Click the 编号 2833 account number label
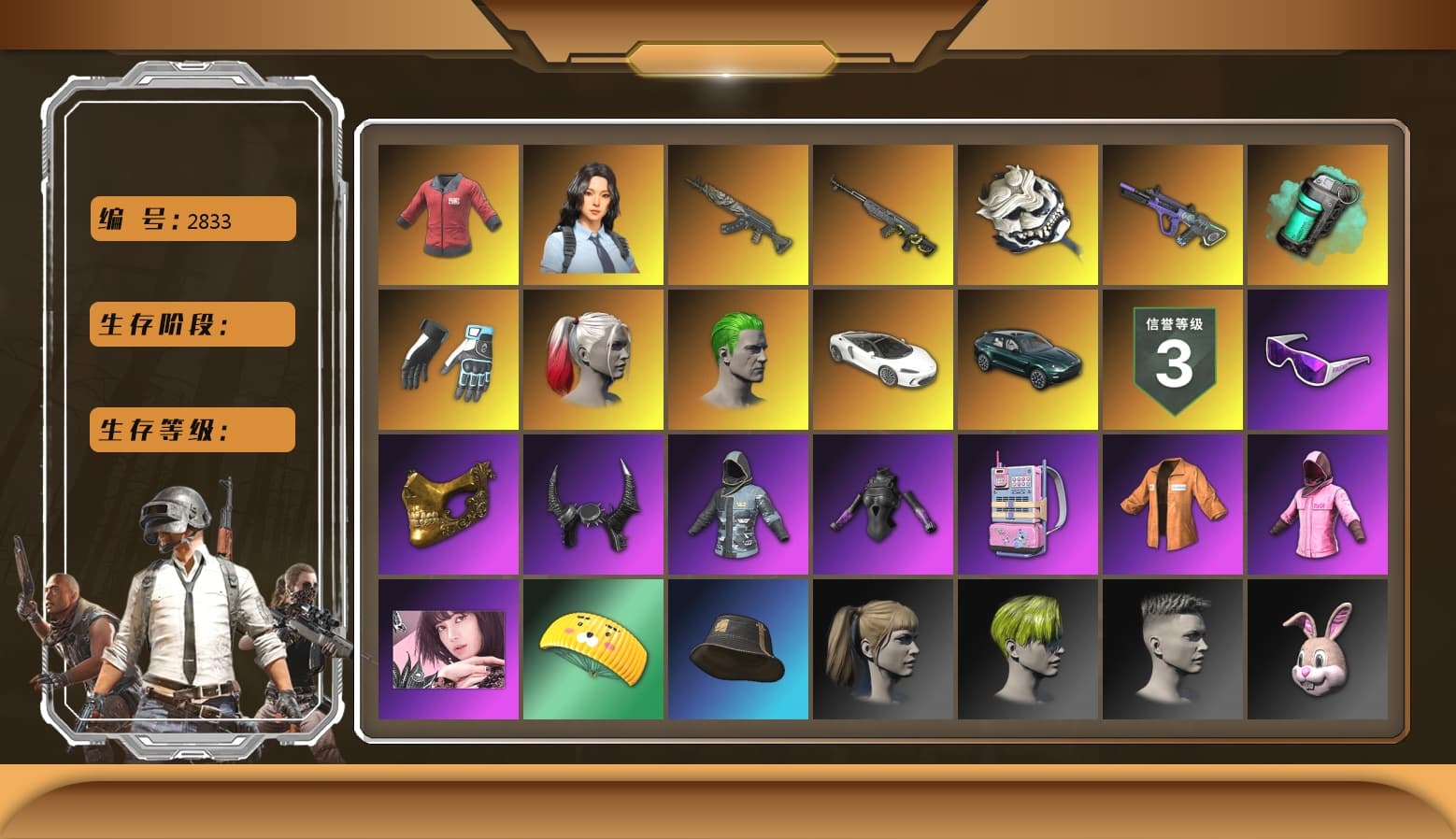The height and width of the screenshot is (839, 1456). click(191, 219)
